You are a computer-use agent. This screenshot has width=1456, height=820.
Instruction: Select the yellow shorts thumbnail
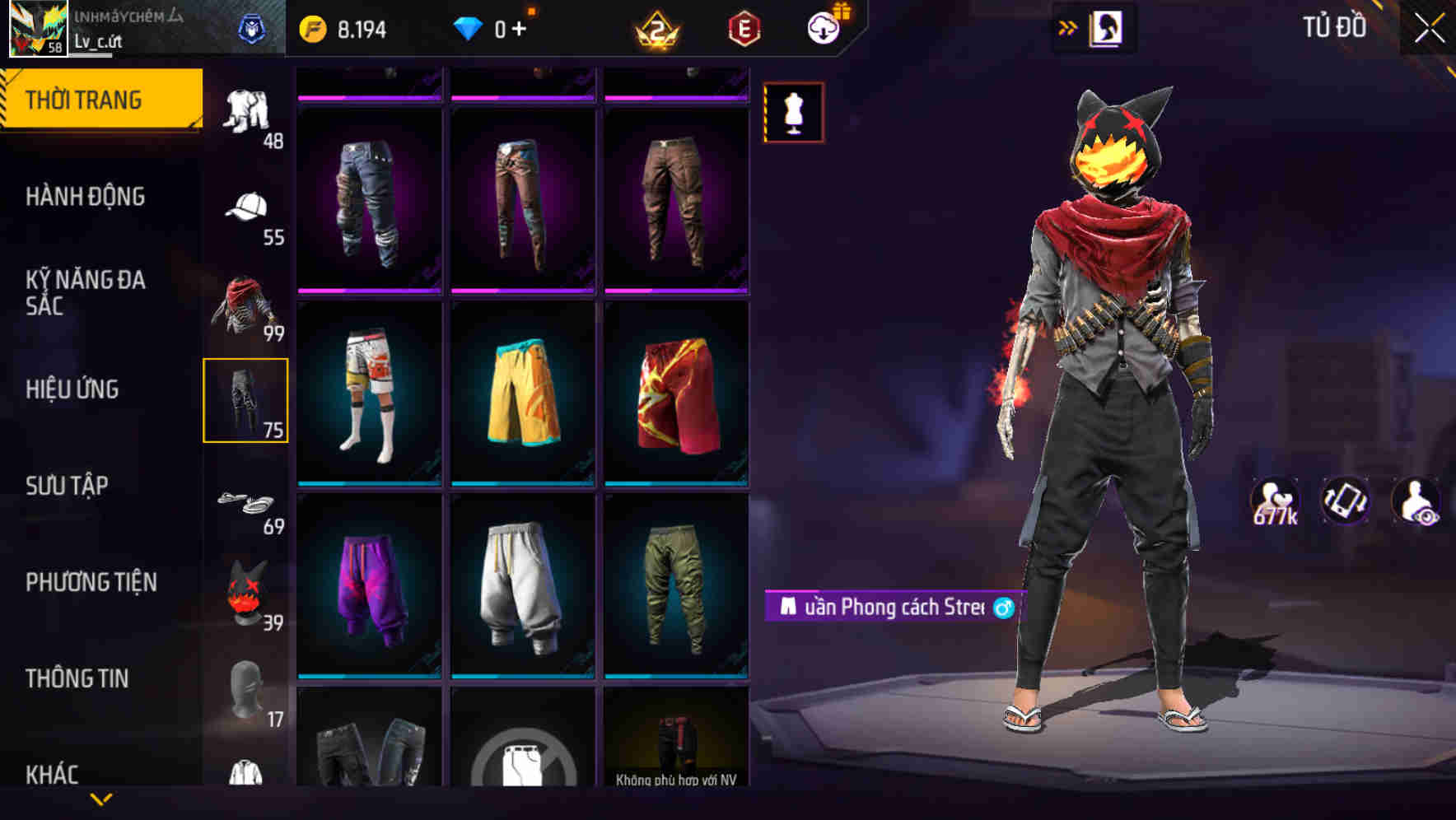click(x=521, y=394)
